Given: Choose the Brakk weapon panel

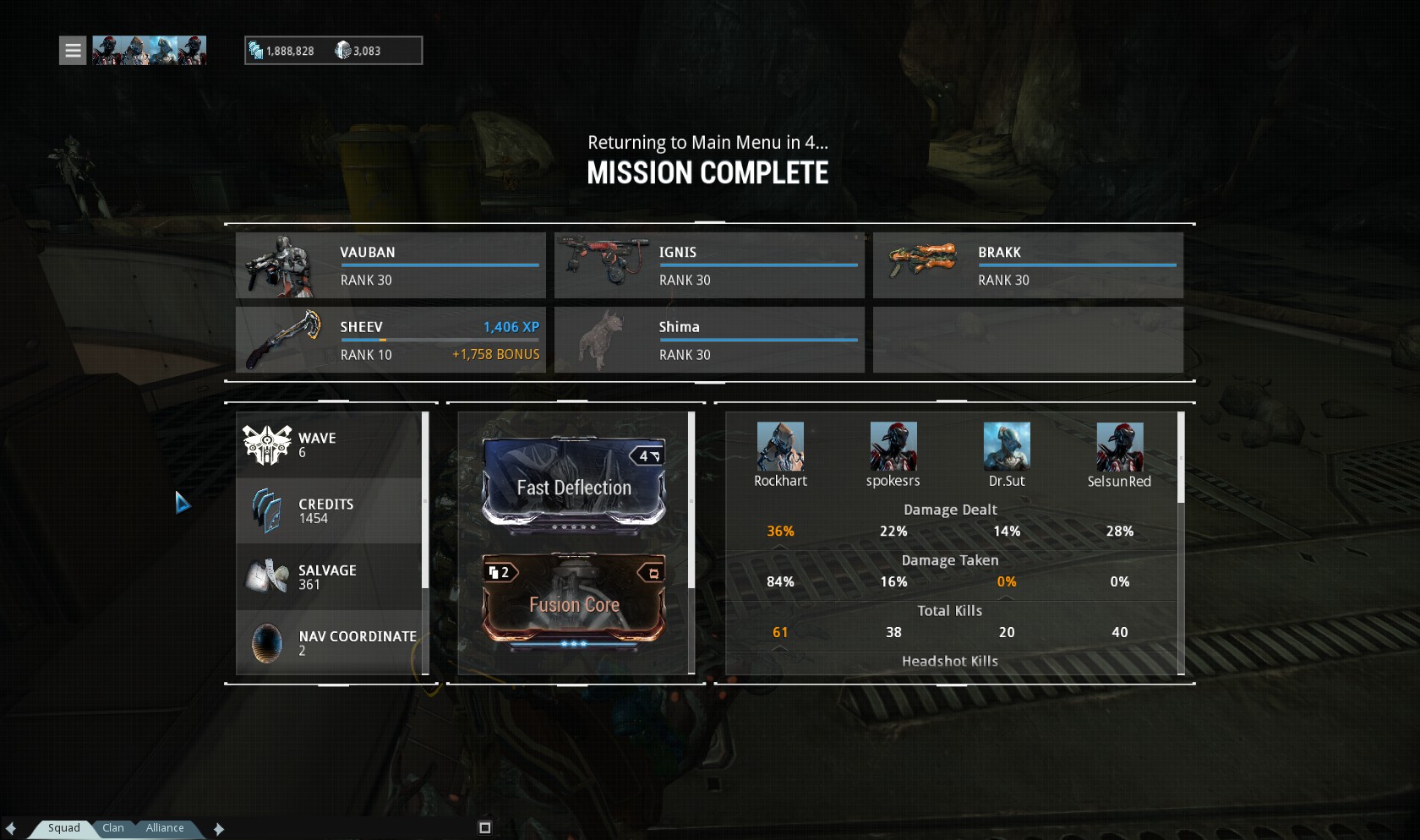Looking at the screenshot, I should point(1028,265).
